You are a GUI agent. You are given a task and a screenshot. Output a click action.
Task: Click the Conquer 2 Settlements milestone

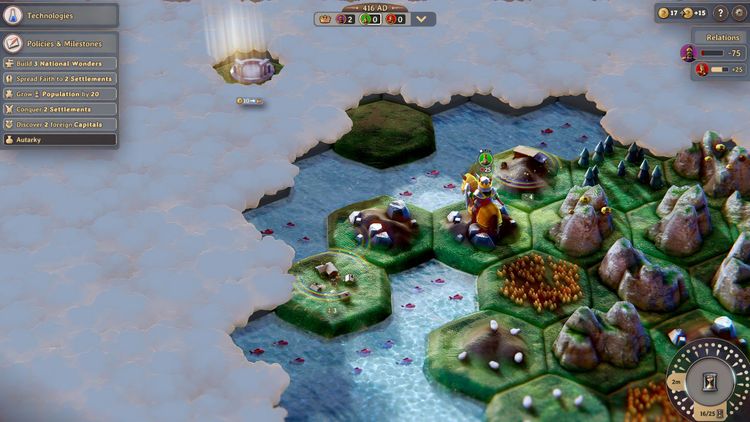pos(59,109)
